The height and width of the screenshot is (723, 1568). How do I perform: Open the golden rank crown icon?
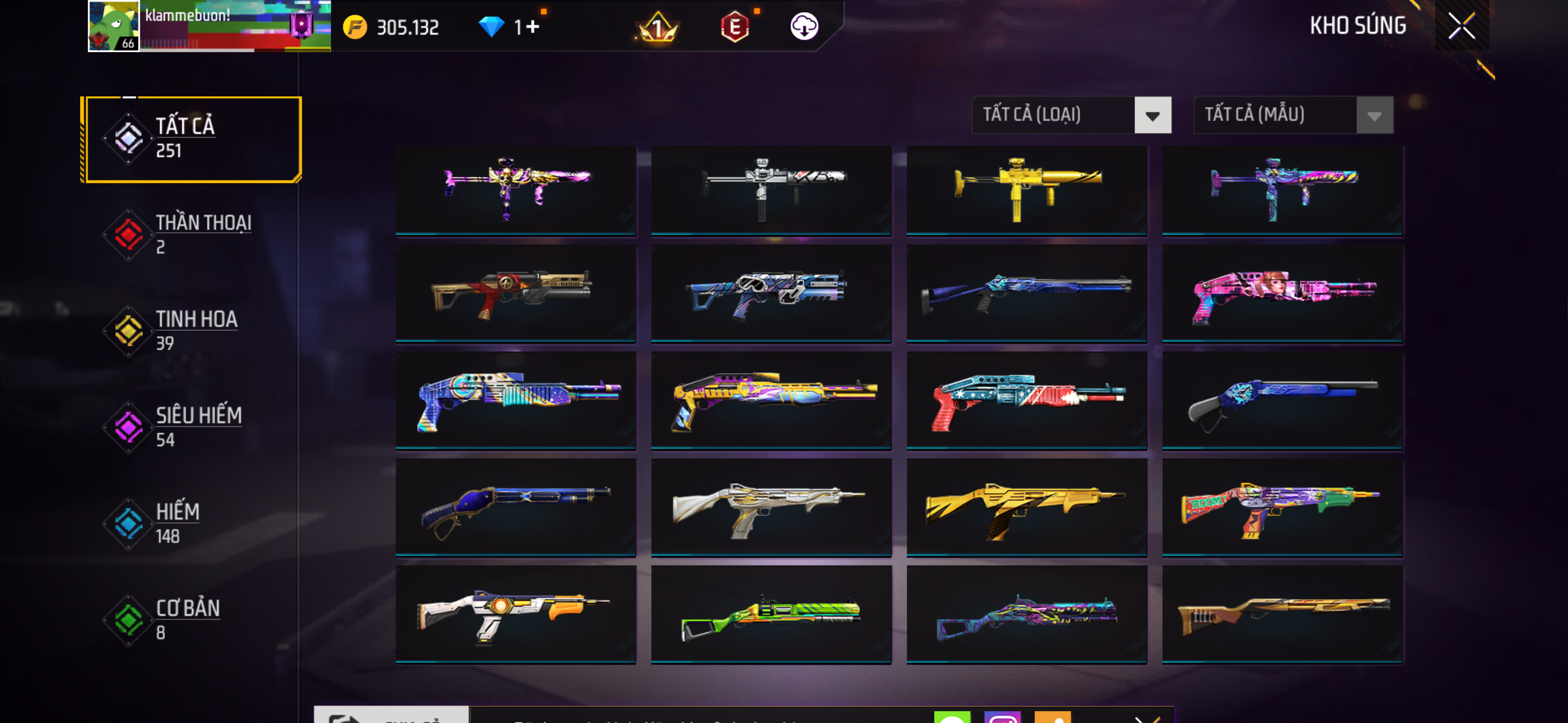657,27
